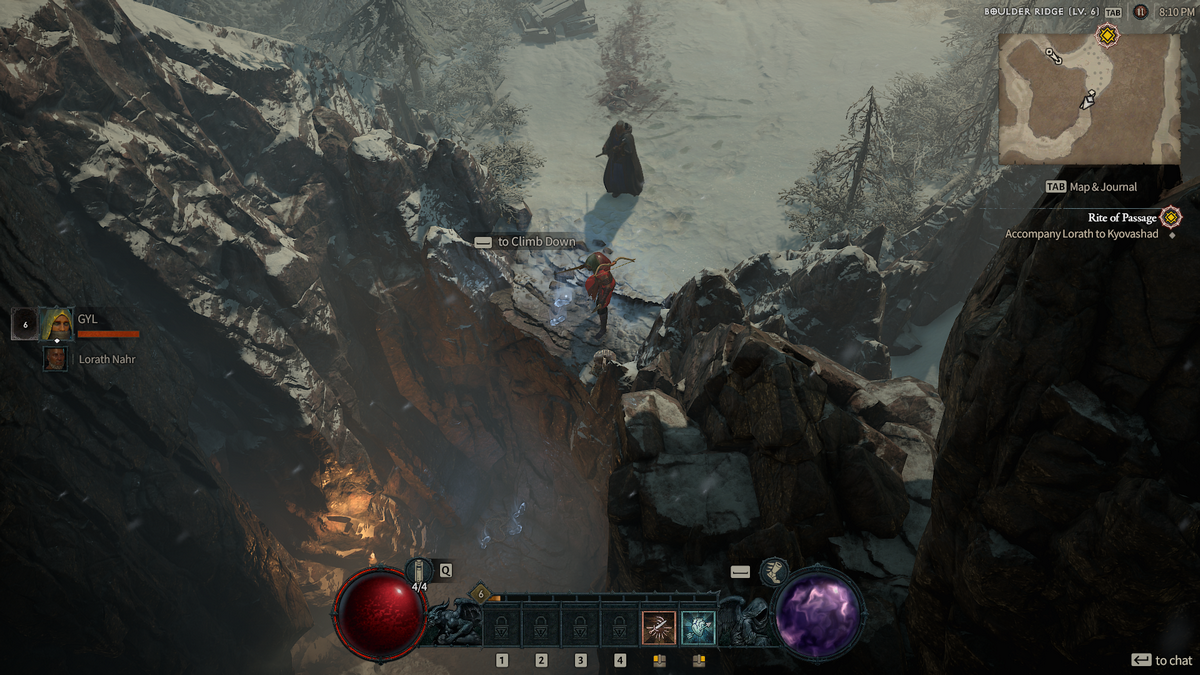Activate the orange-bordered arrow attack skill
The width and height of the screenshot is (1200, 675).
tap(658, 627)
